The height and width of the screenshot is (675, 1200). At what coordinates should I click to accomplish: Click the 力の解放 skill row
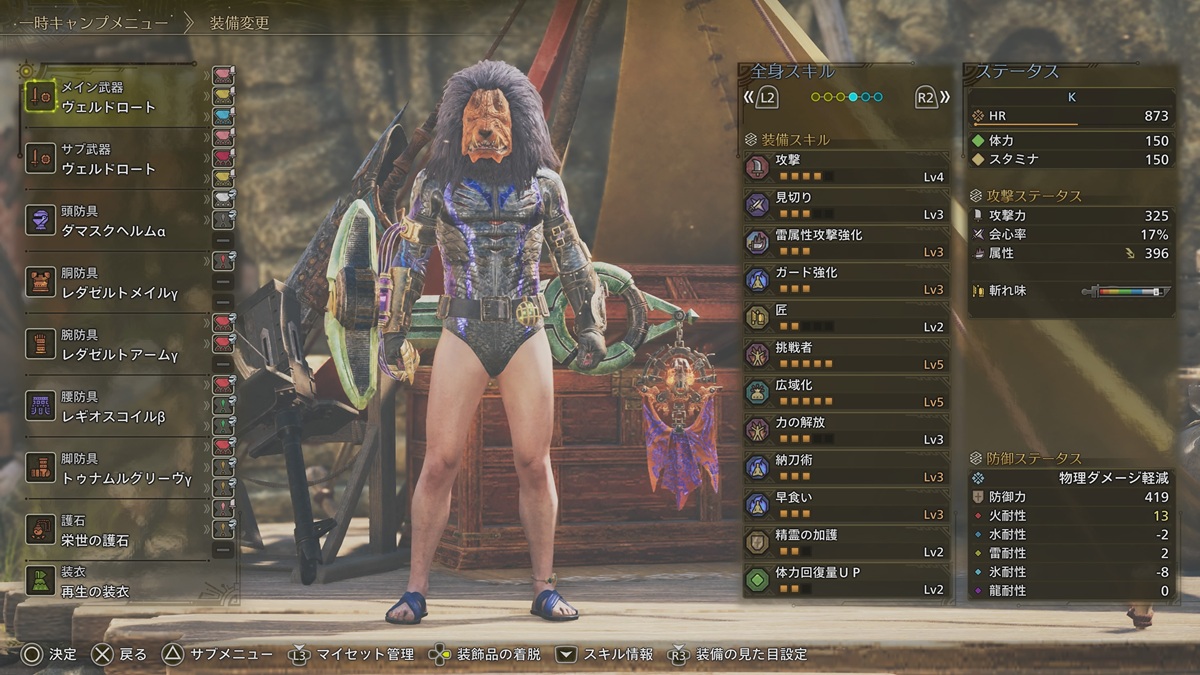click(x=845, y=431)
